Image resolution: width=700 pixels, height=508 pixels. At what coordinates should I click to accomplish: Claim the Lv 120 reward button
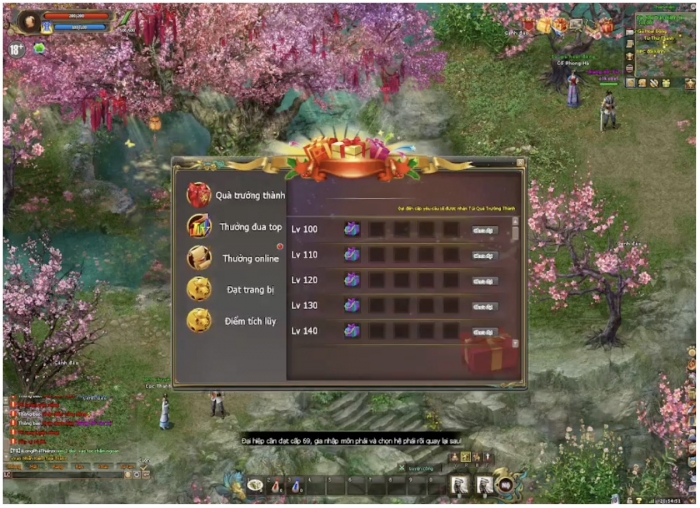tap(484, 281)
